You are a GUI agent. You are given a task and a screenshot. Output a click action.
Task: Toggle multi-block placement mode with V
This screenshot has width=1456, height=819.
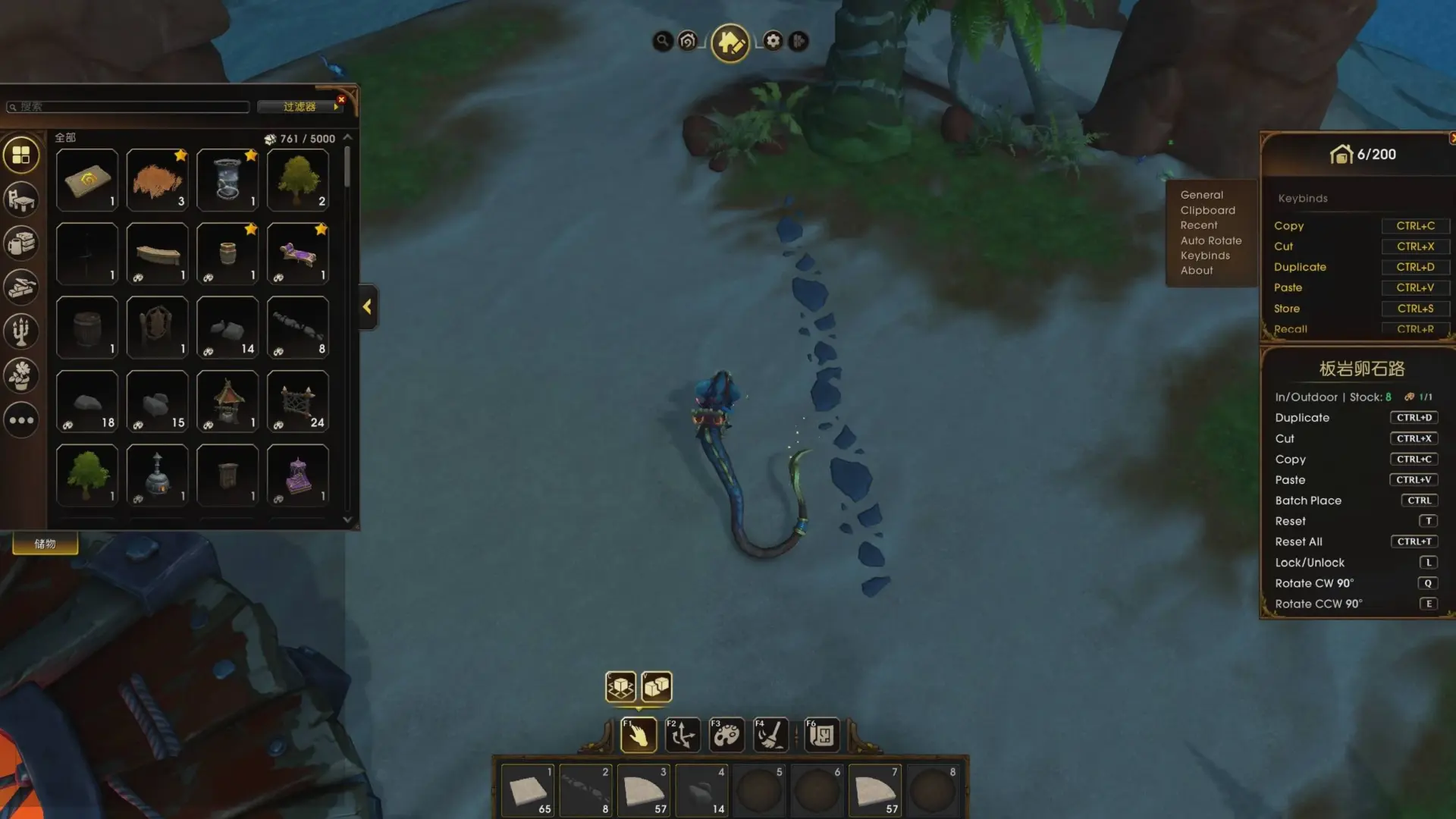(657, 686)
